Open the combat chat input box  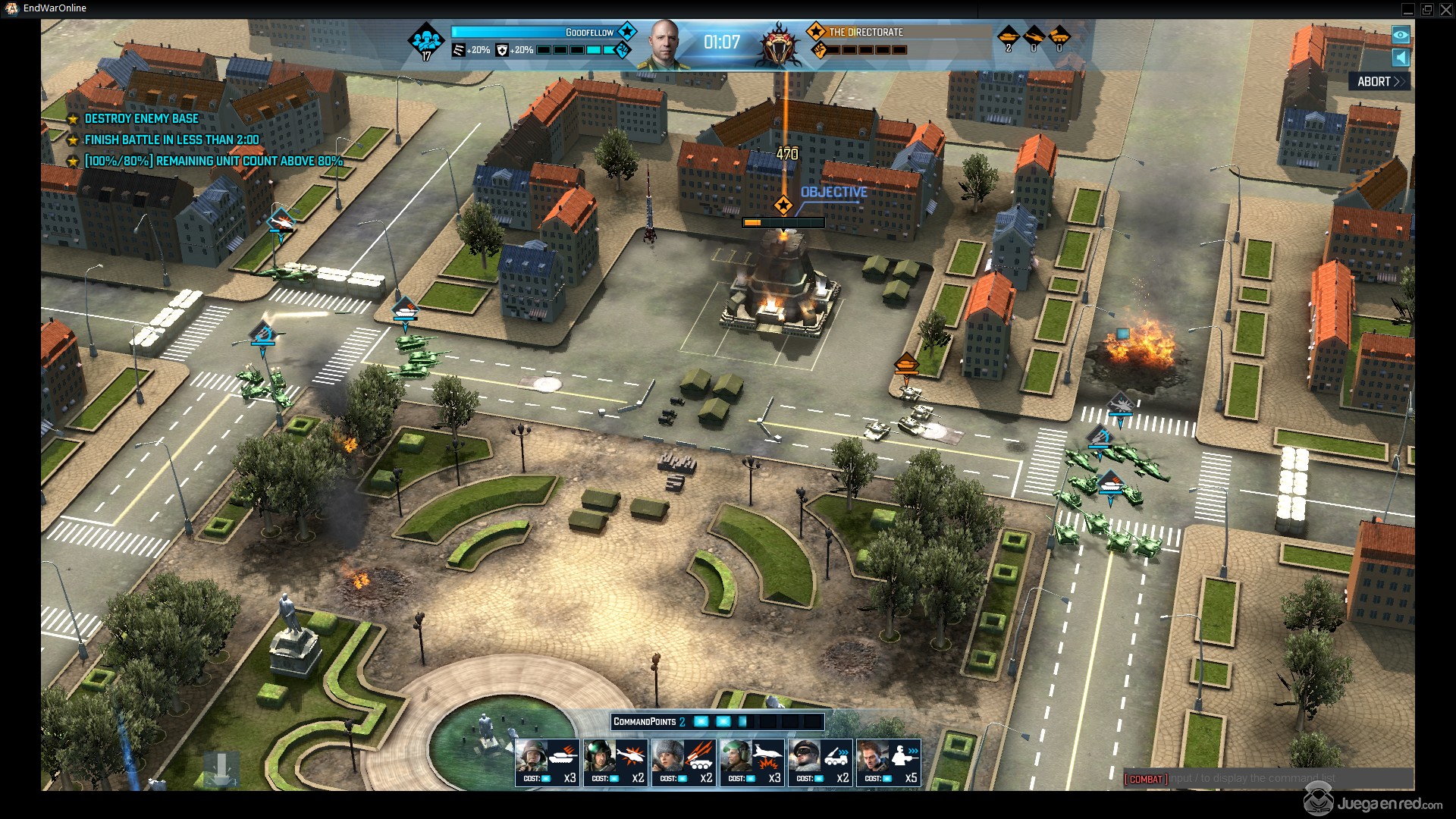1268,779
